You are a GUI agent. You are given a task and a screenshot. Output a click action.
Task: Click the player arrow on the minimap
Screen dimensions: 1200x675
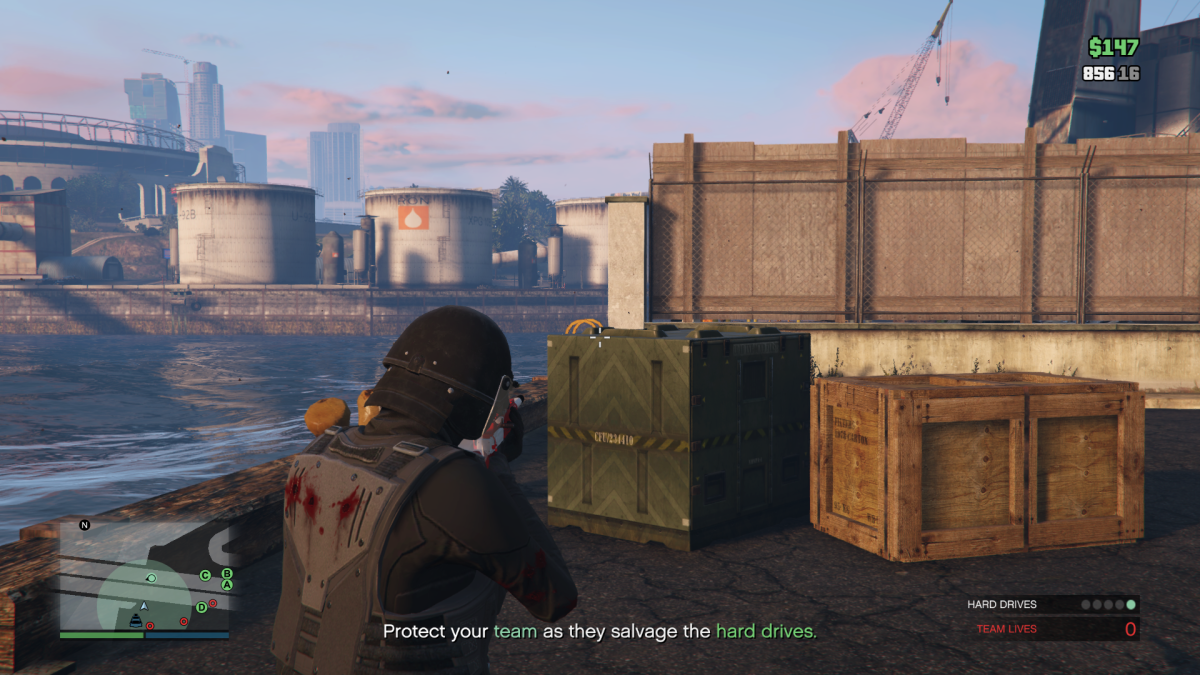(x=144, y=605)
